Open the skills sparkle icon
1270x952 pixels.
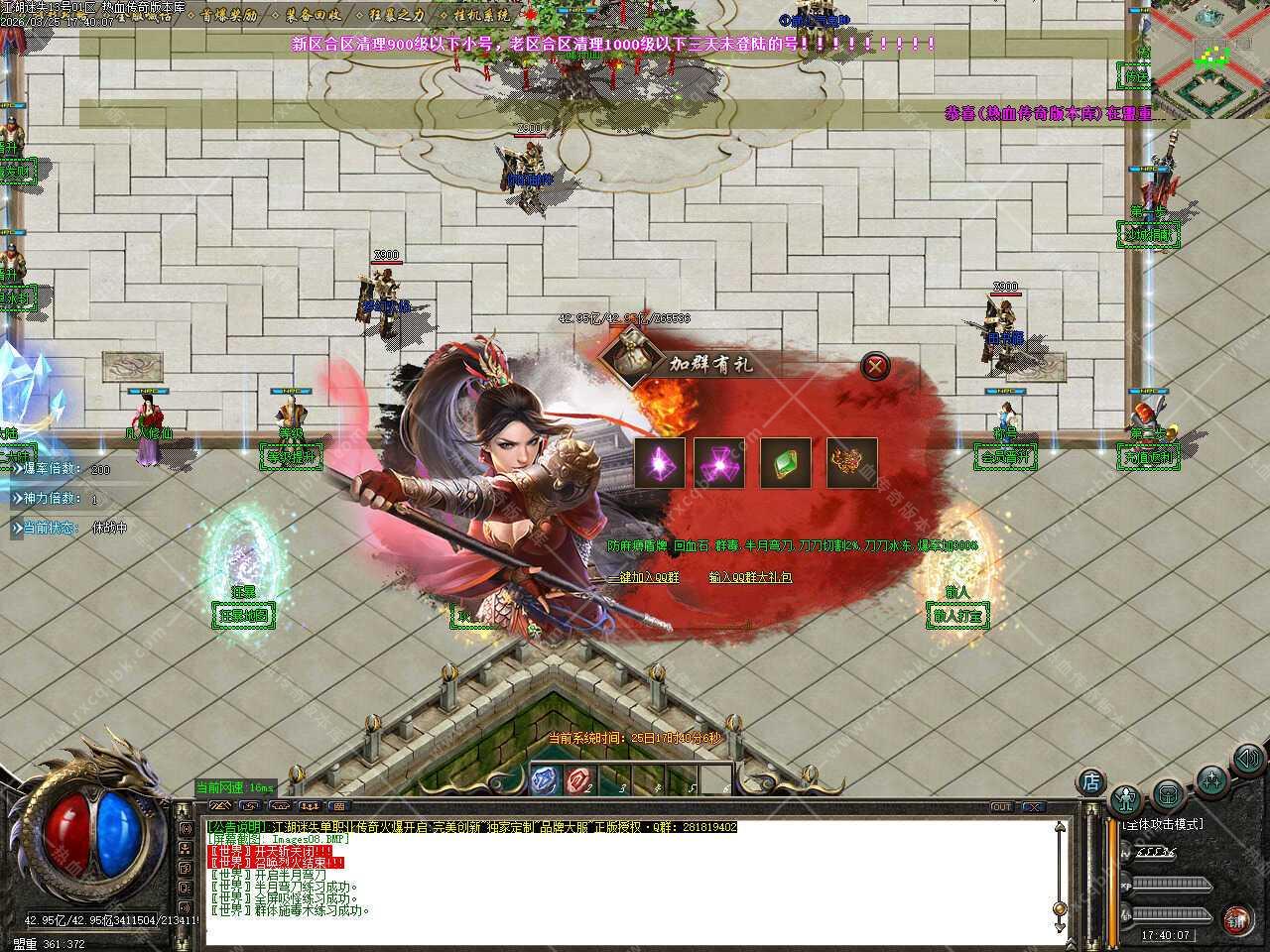pos(1210,779)
